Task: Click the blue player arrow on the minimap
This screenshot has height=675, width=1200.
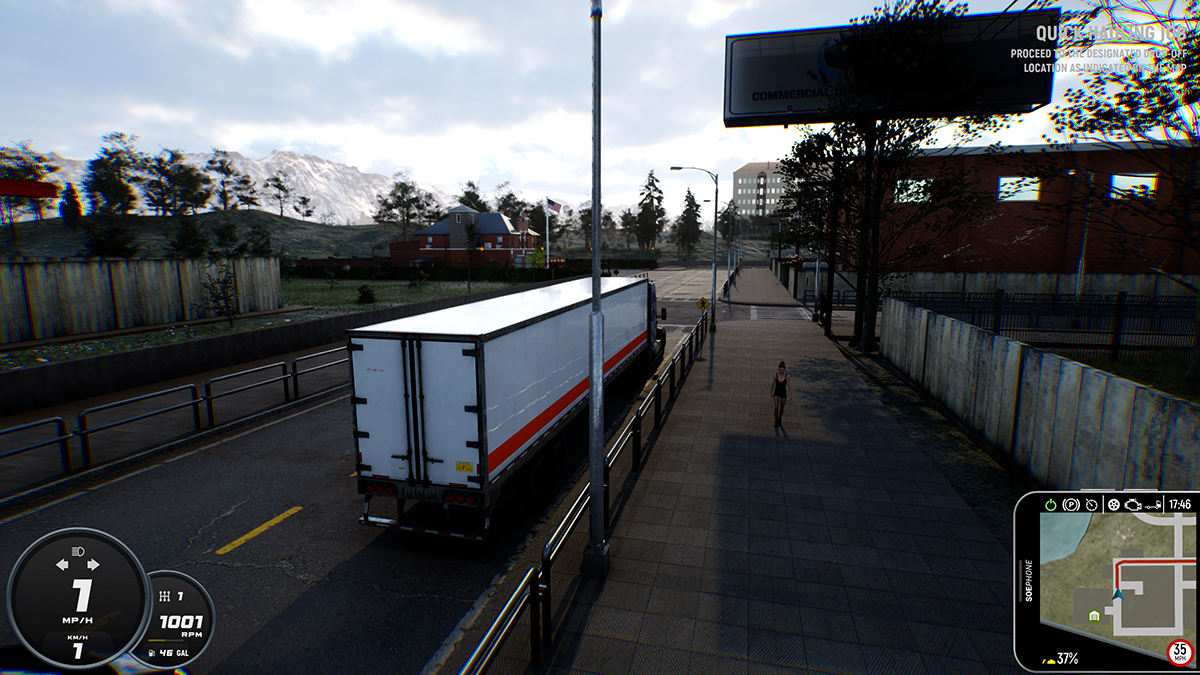Action: 1117,594
